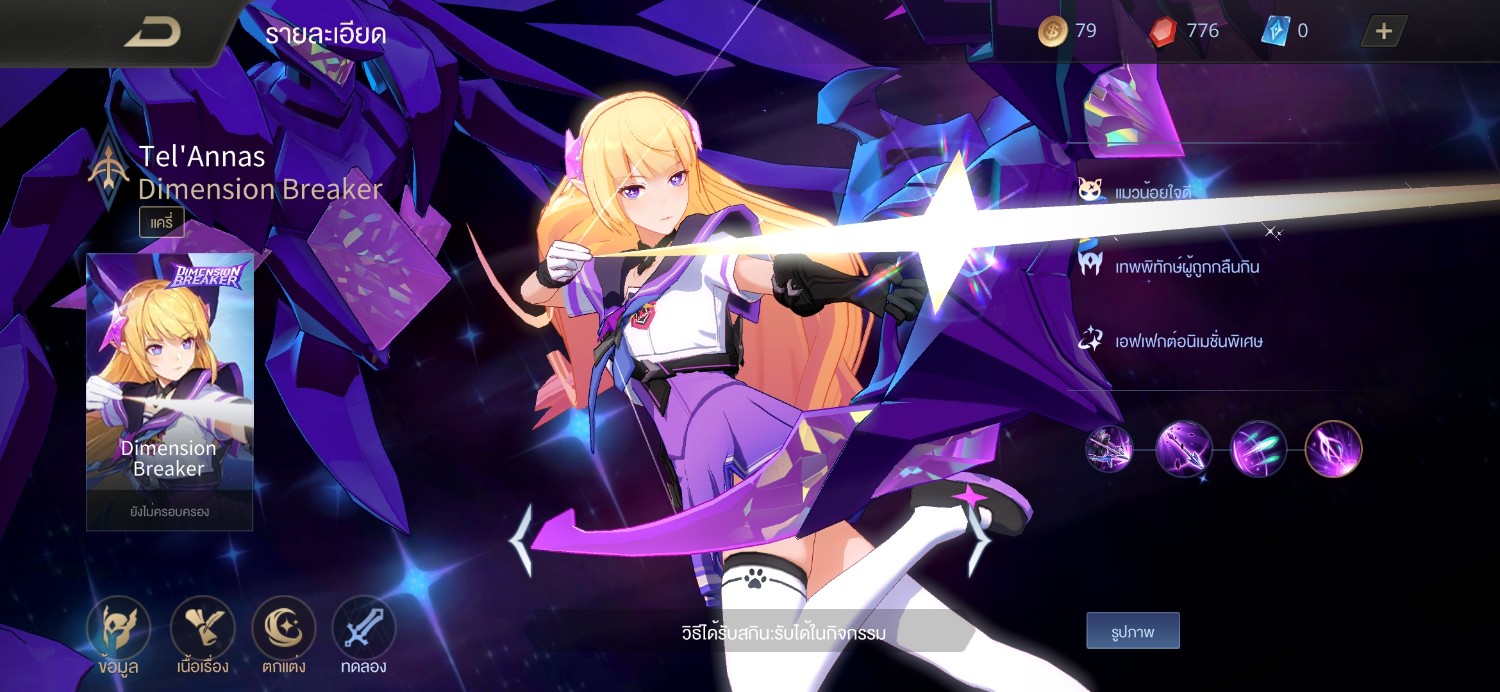The image size is (1500, 692).
Task: View the single downward arrow skill icon
Action: click(x=1184, y=449)
